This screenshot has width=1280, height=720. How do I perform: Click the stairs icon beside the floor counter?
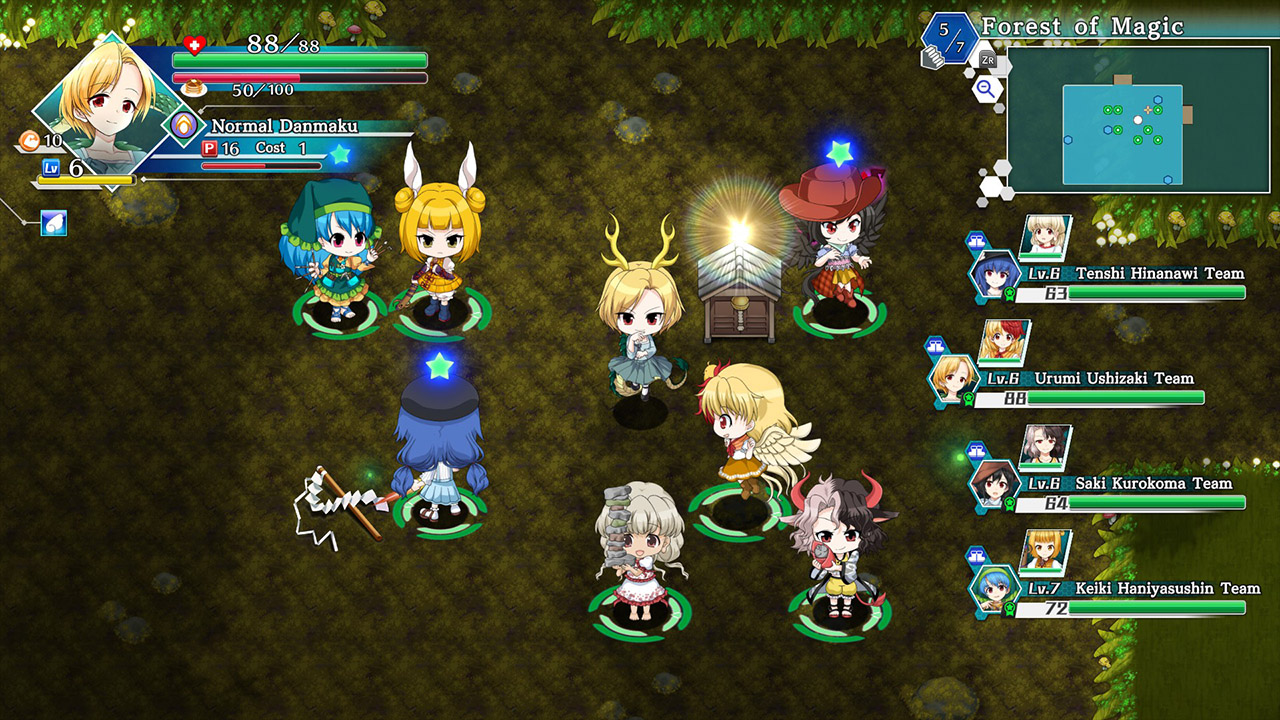coord(933,57)
